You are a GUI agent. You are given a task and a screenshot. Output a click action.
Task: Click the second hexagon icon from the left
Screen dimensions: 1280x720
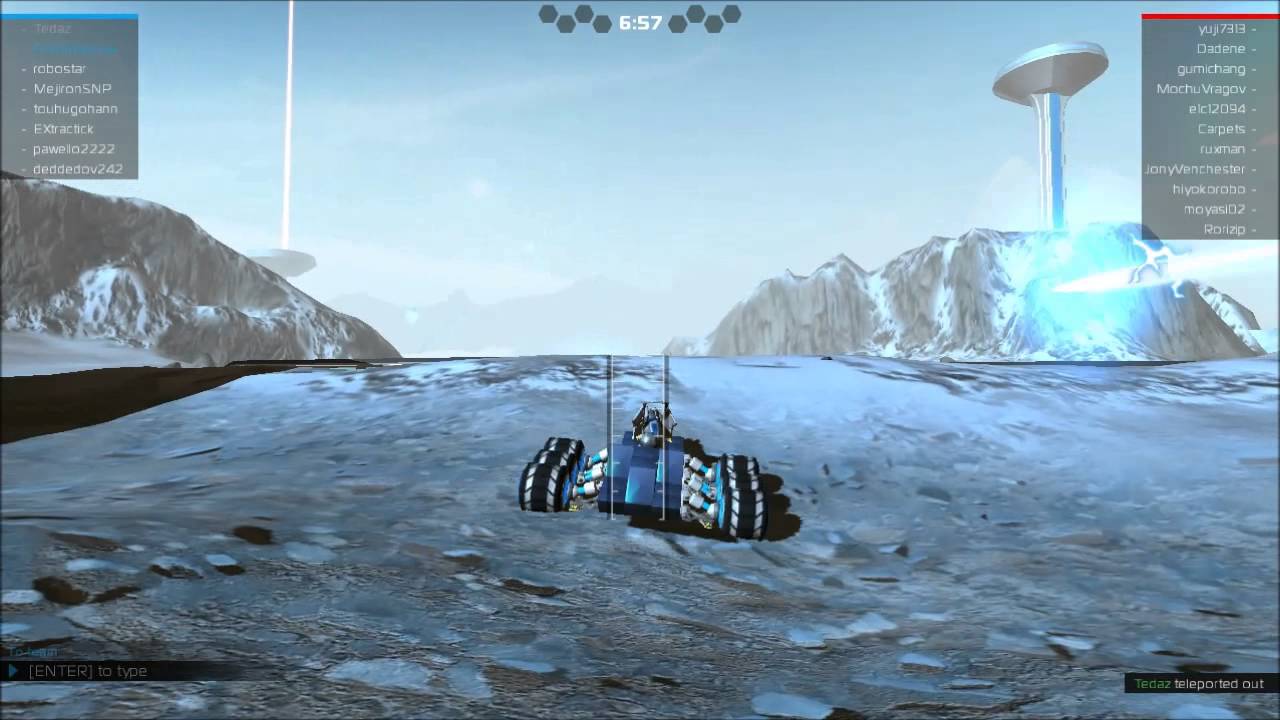[567, 23]
